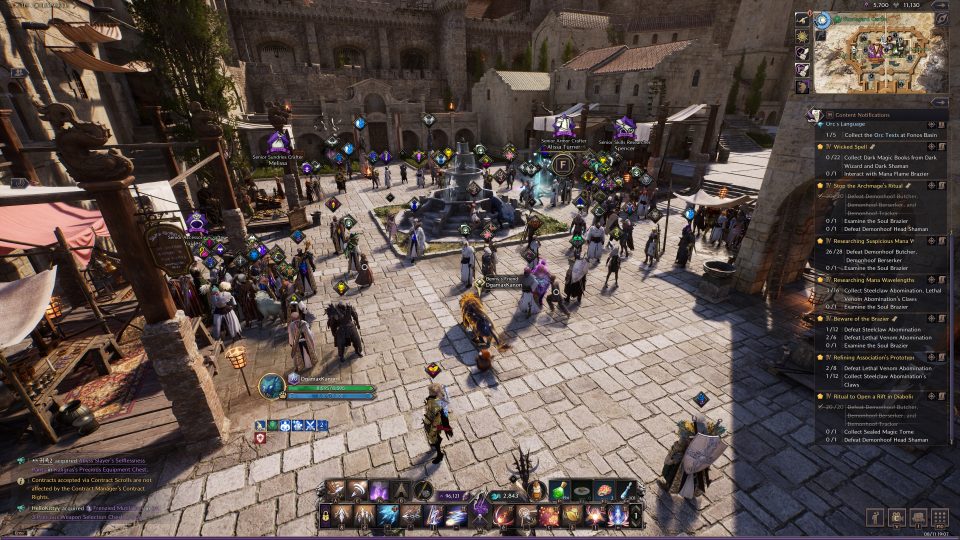
Task: Select the golden sun icon beside minimap
Action: pyautogui.click(x=802, y=36)
